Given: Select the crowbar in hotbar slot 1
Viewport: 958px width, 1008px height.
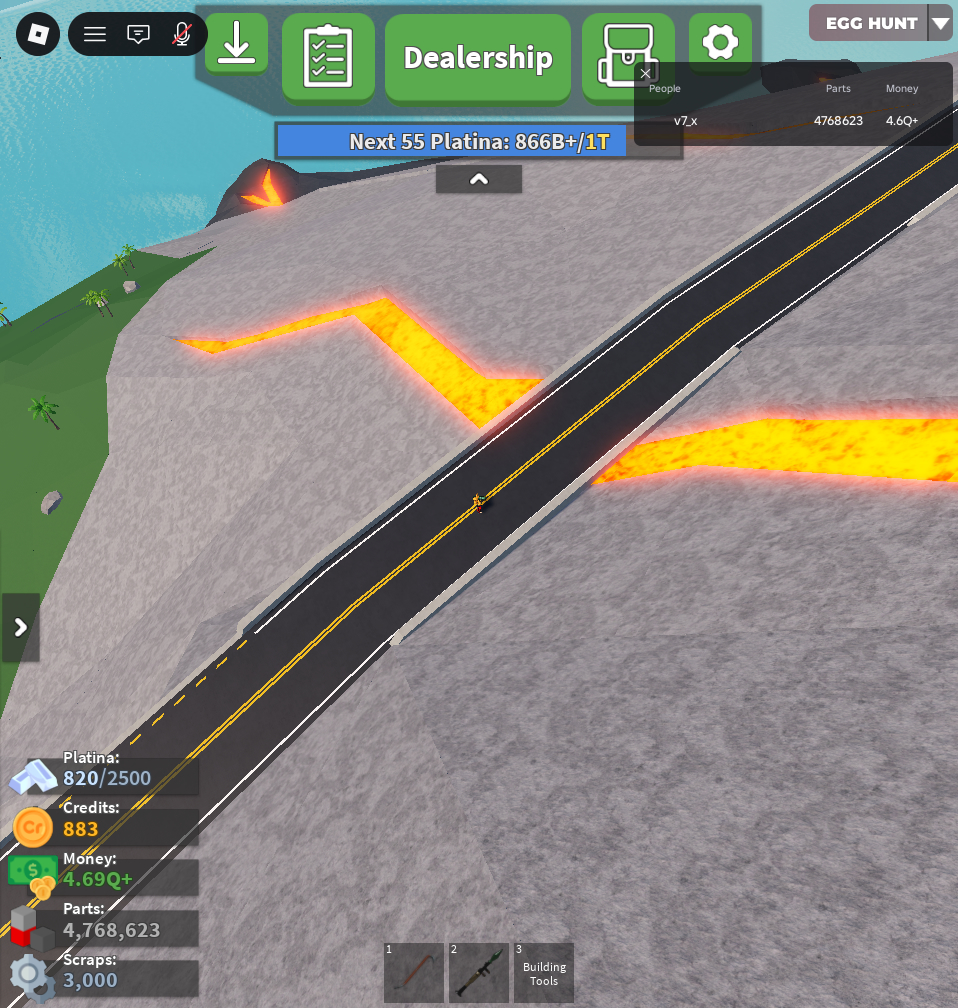Looking at the screenshot, I should (414, 972).
